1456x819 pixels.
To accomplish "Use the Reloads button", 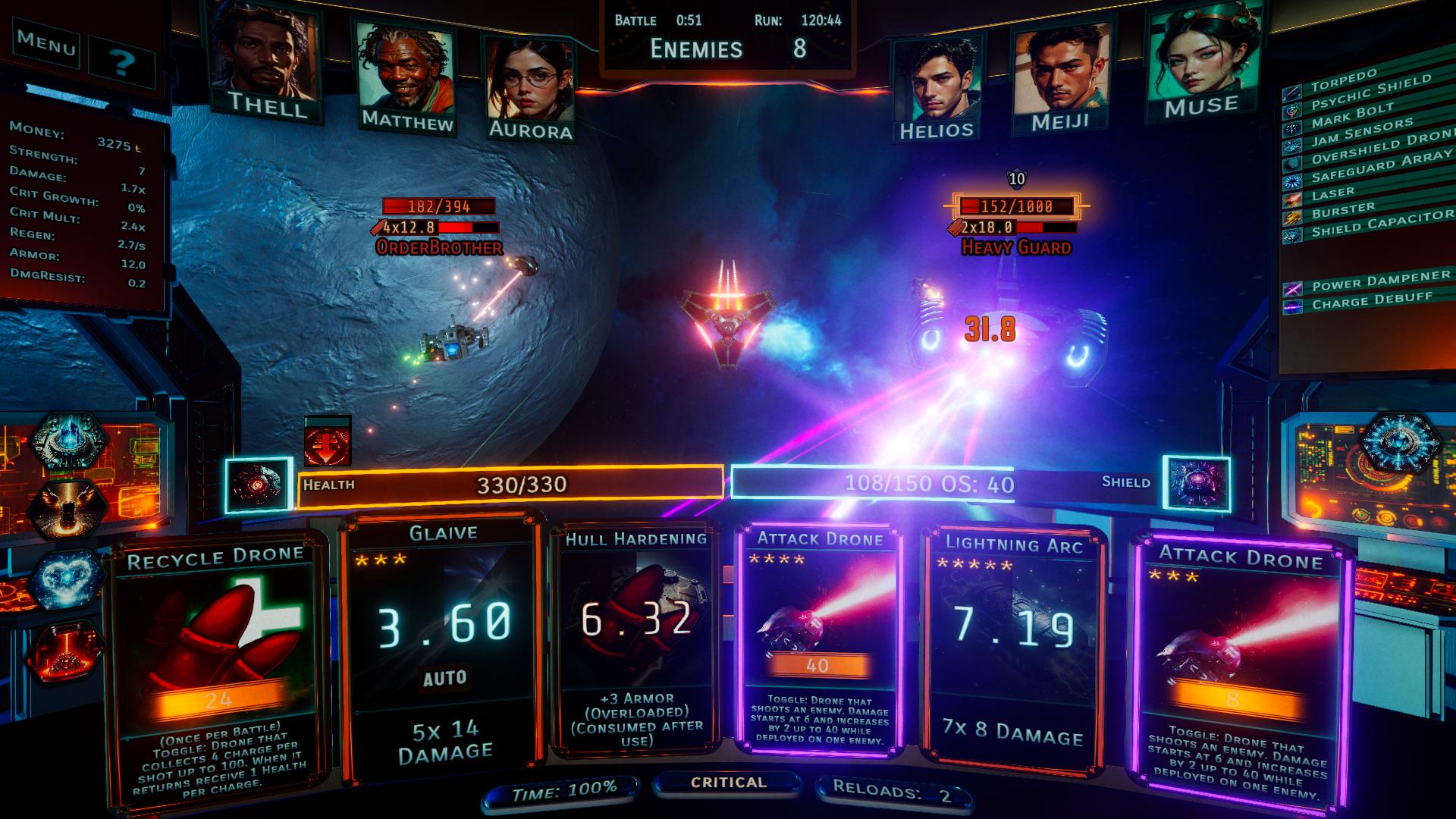I will [893, 792].
